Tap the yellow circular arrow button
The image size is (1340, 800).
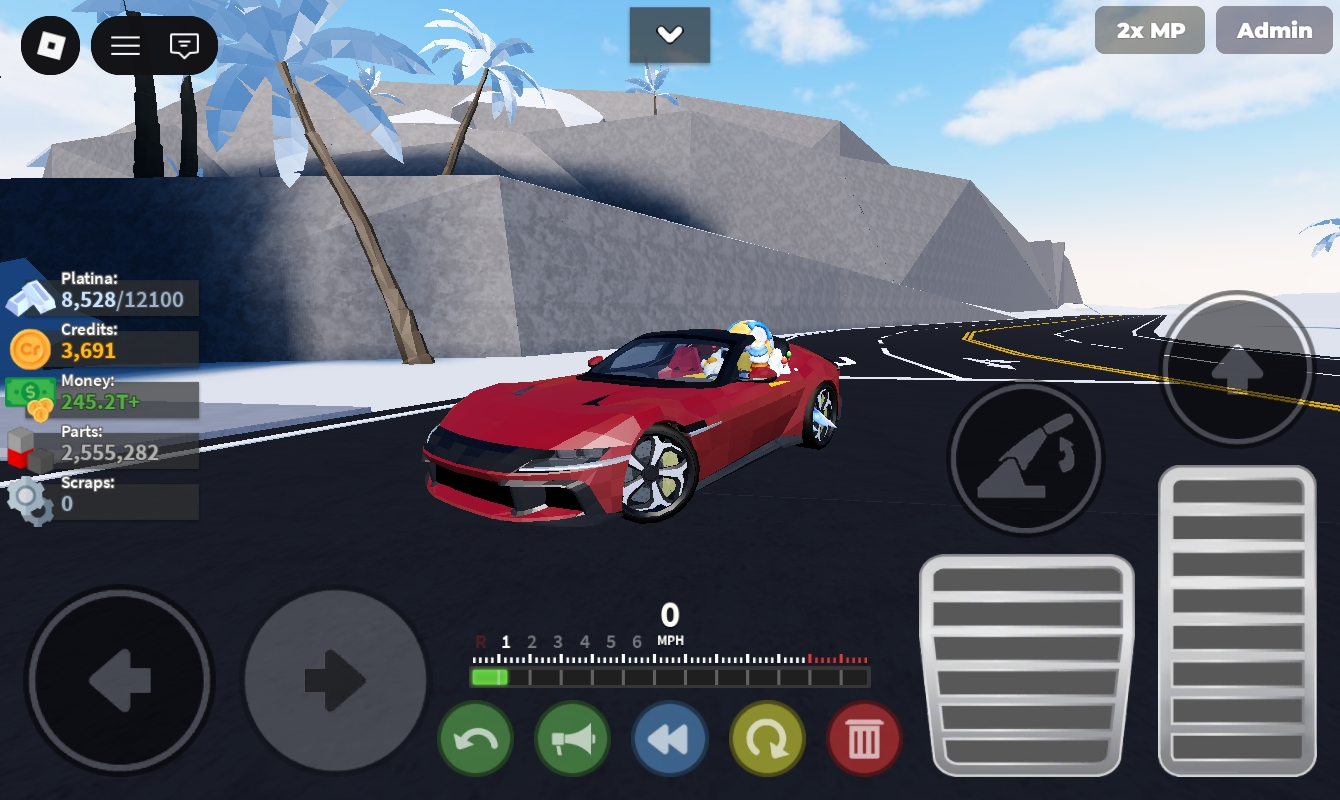coord(767,740)
